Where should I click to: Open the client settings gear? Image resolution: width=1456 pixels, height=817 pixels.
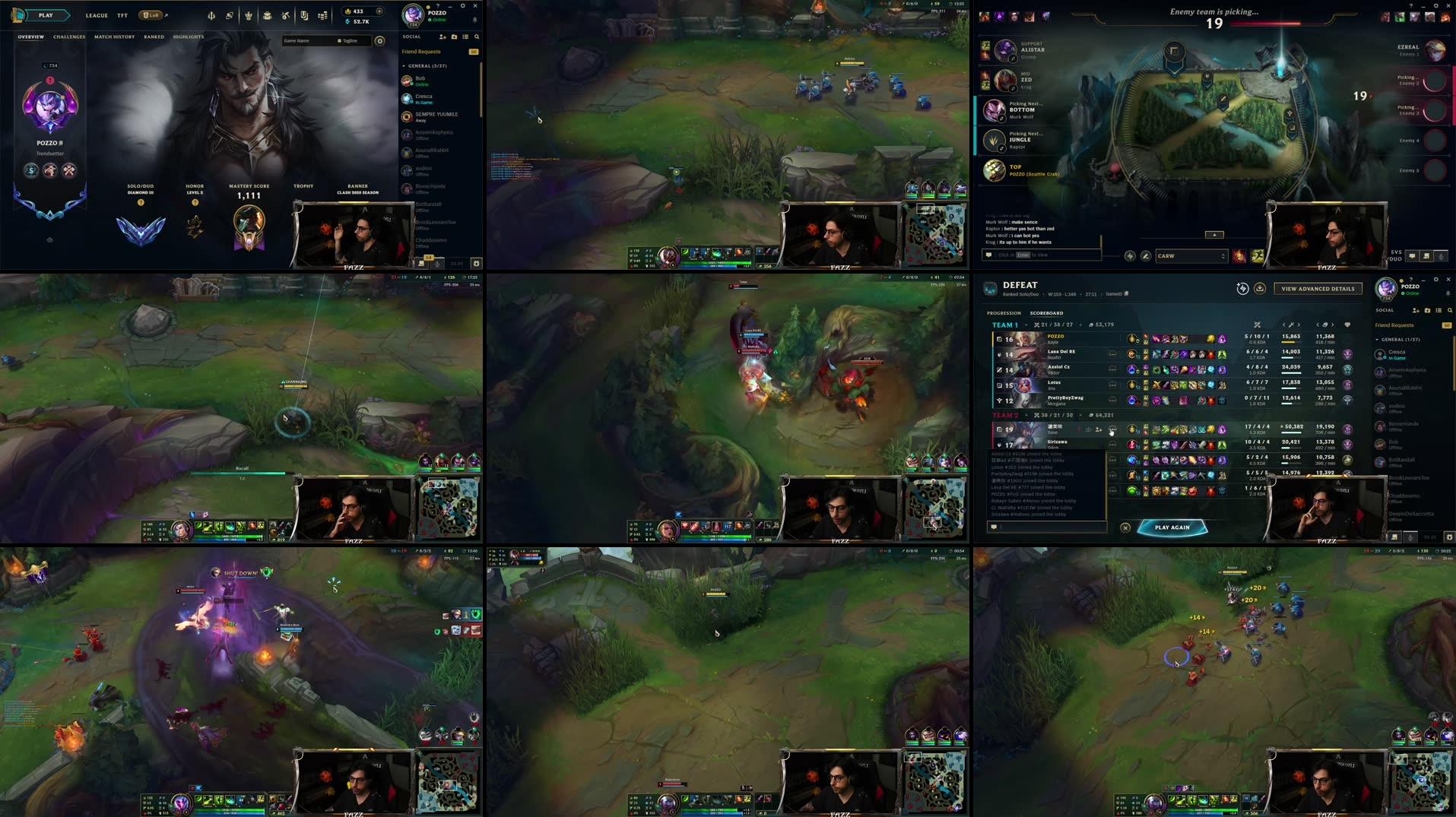tap(464, 6)
